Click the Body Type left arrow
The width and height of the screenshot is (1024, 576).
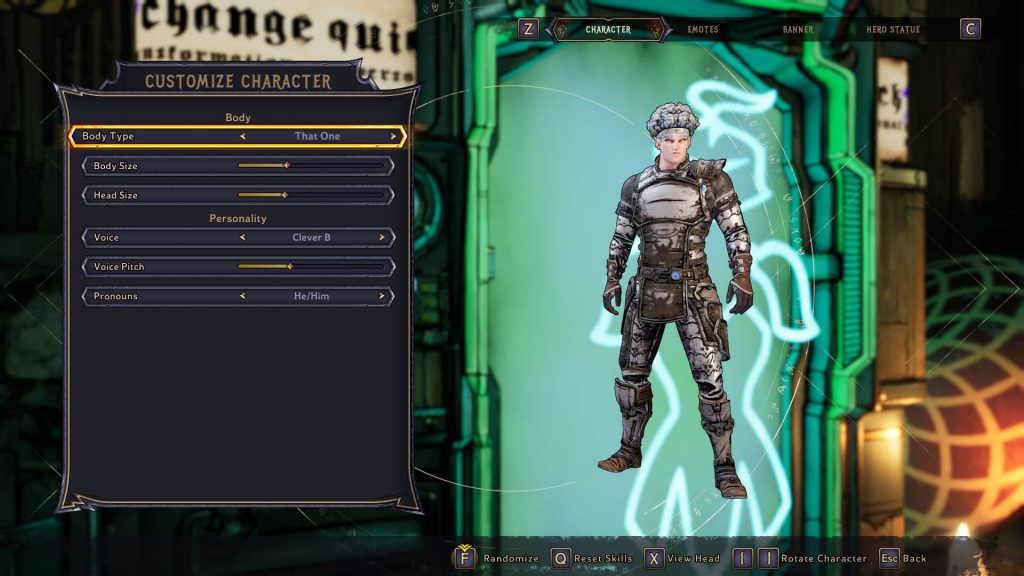(x=242, y=136)
